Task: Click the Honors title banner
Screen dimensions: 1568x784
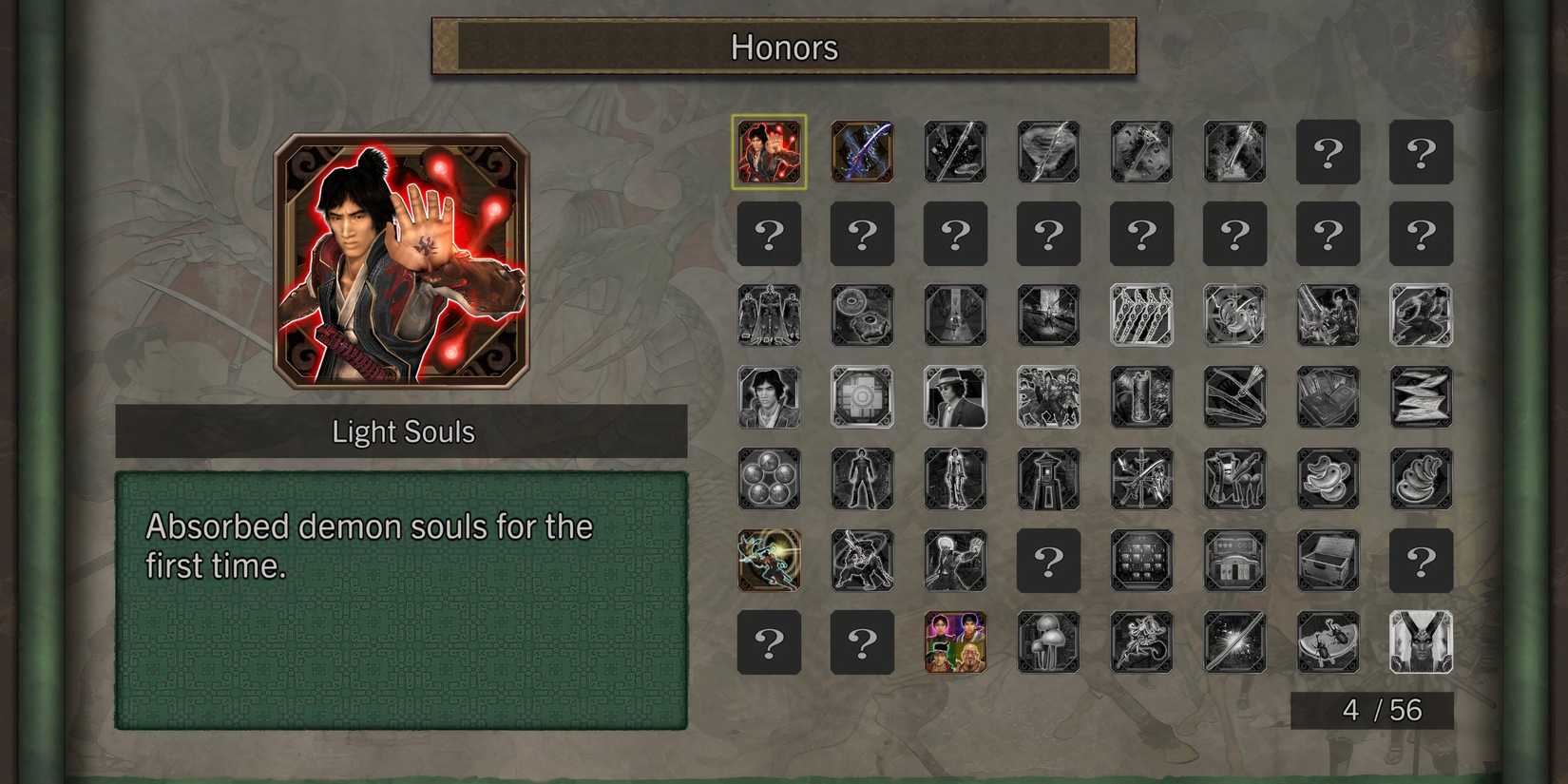Action: pos(784,48)
